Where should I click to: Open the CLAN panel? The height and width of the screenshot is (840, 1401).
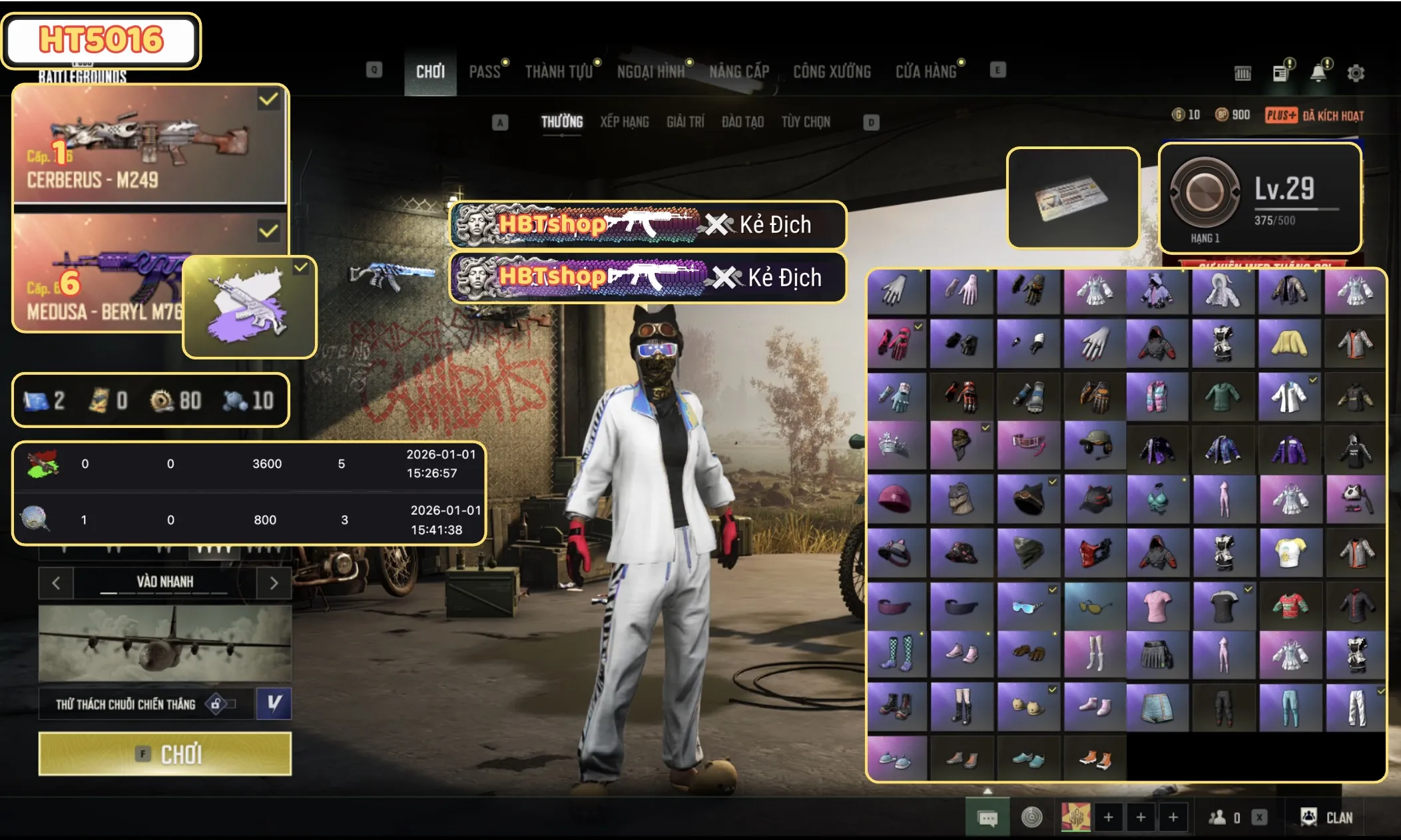[1327, 817]
